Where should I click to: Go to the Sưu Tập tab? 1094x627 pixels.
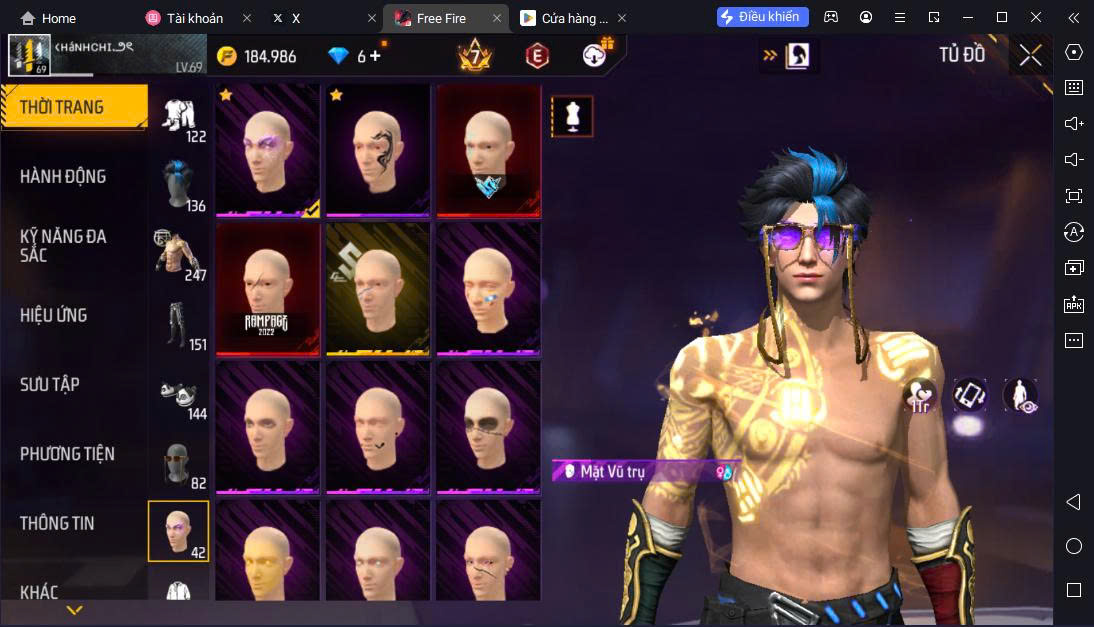[x=50, y=385]
